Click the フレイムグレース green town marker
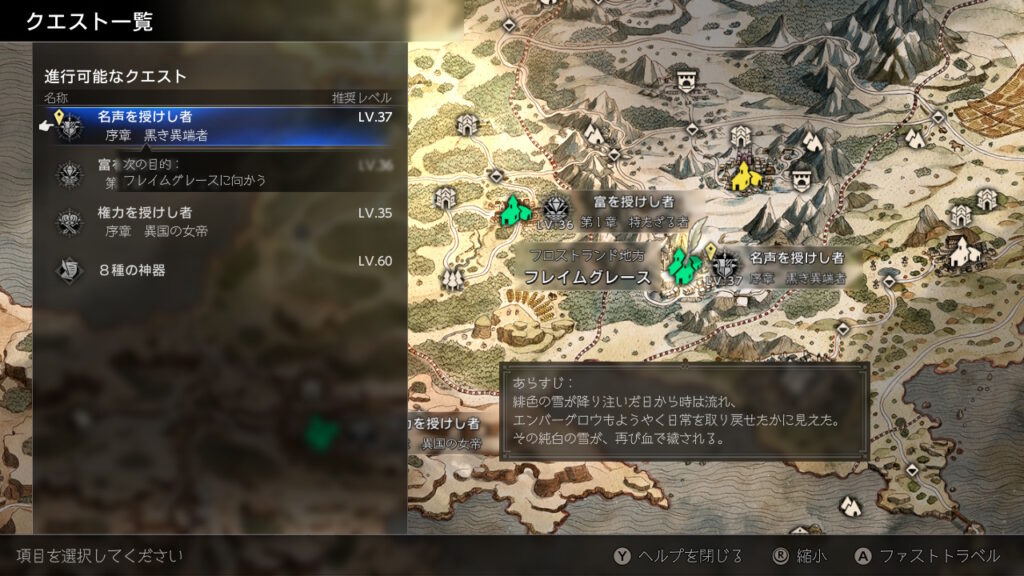The width and height of the screenshot is (1024, 576). tap(685, 266)
